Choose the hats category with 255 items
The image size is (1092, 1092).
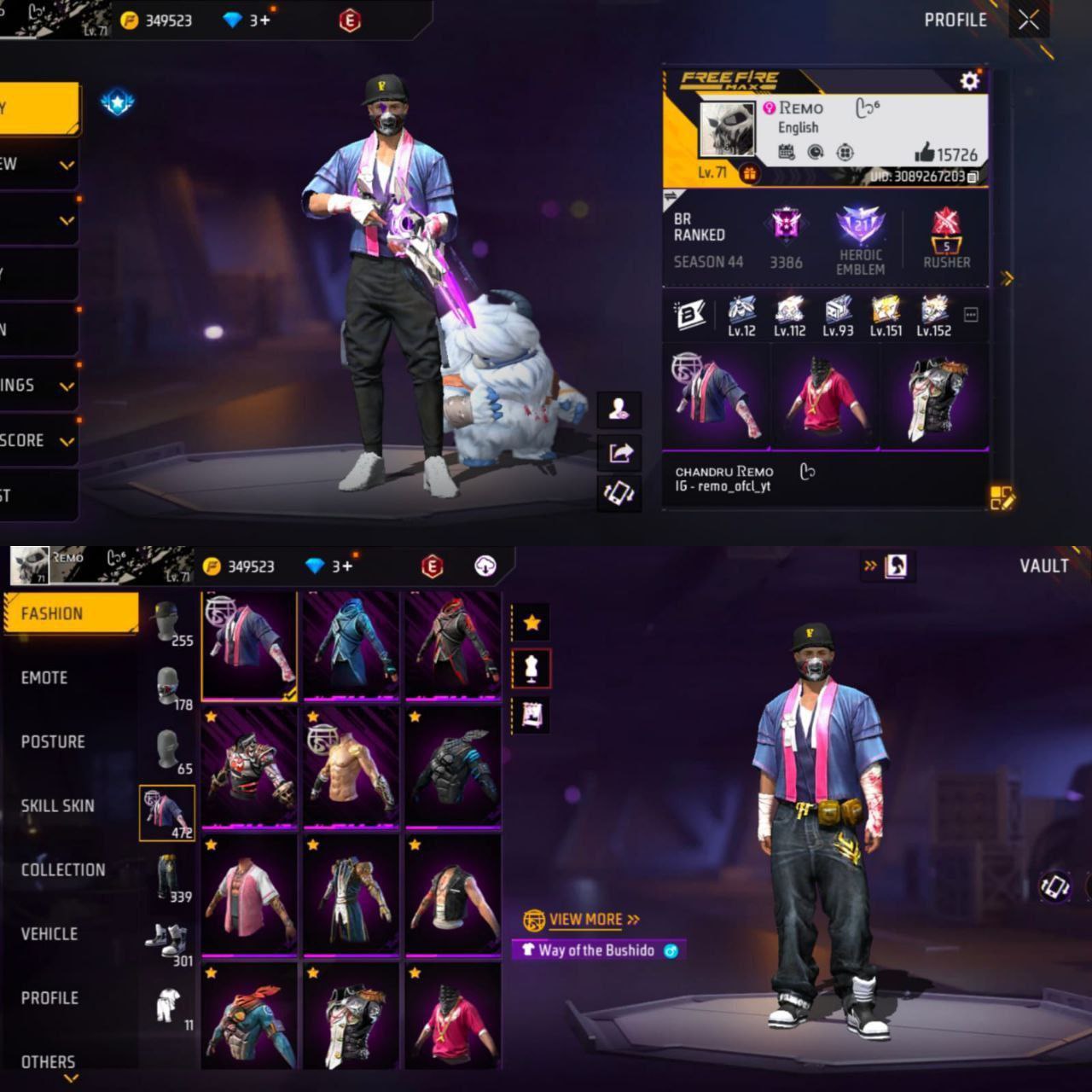pyautogui.click(x=169, y=622)
